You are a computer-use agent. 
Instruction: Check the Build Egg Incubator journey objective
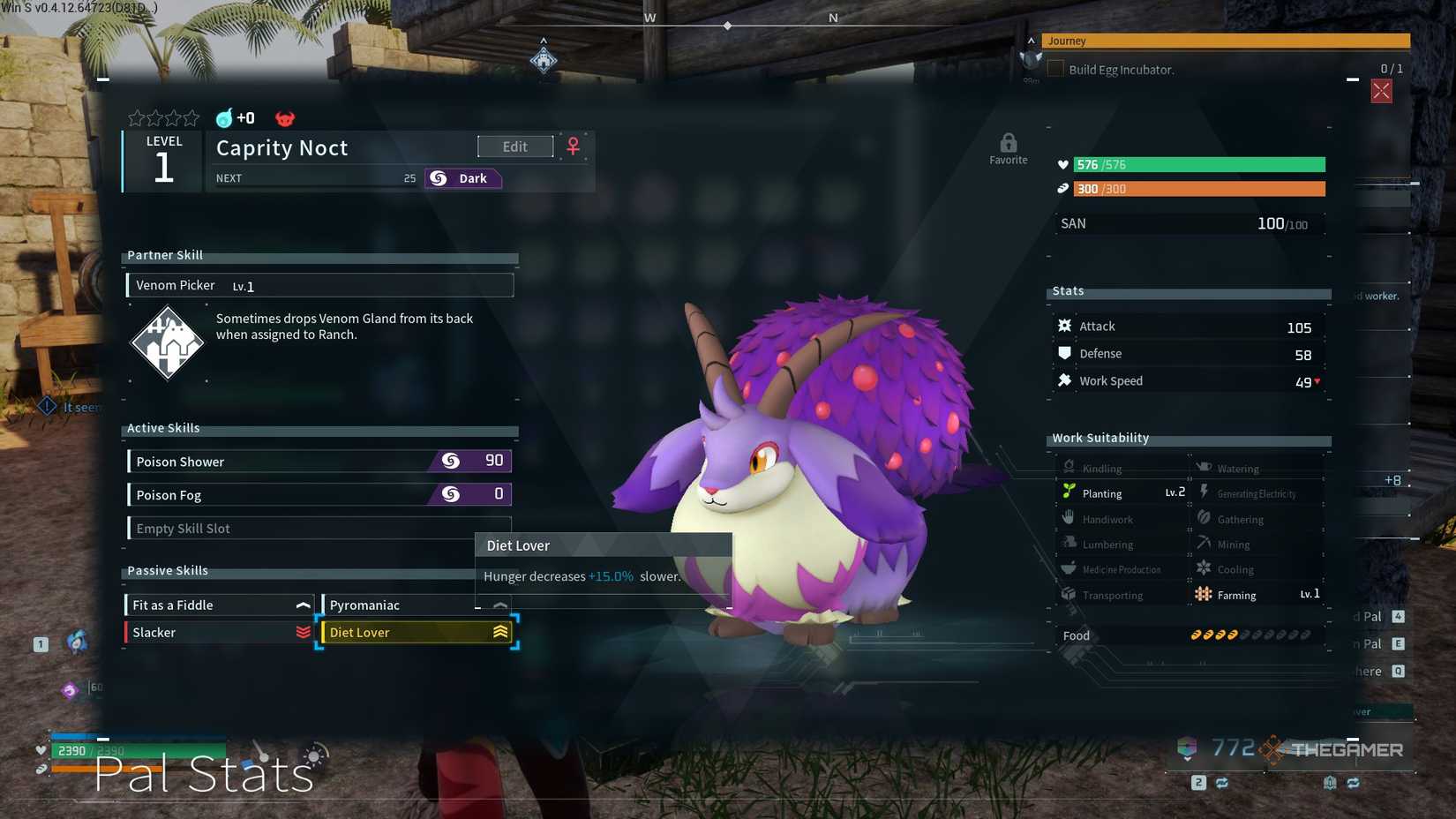tap(1055, 68)
